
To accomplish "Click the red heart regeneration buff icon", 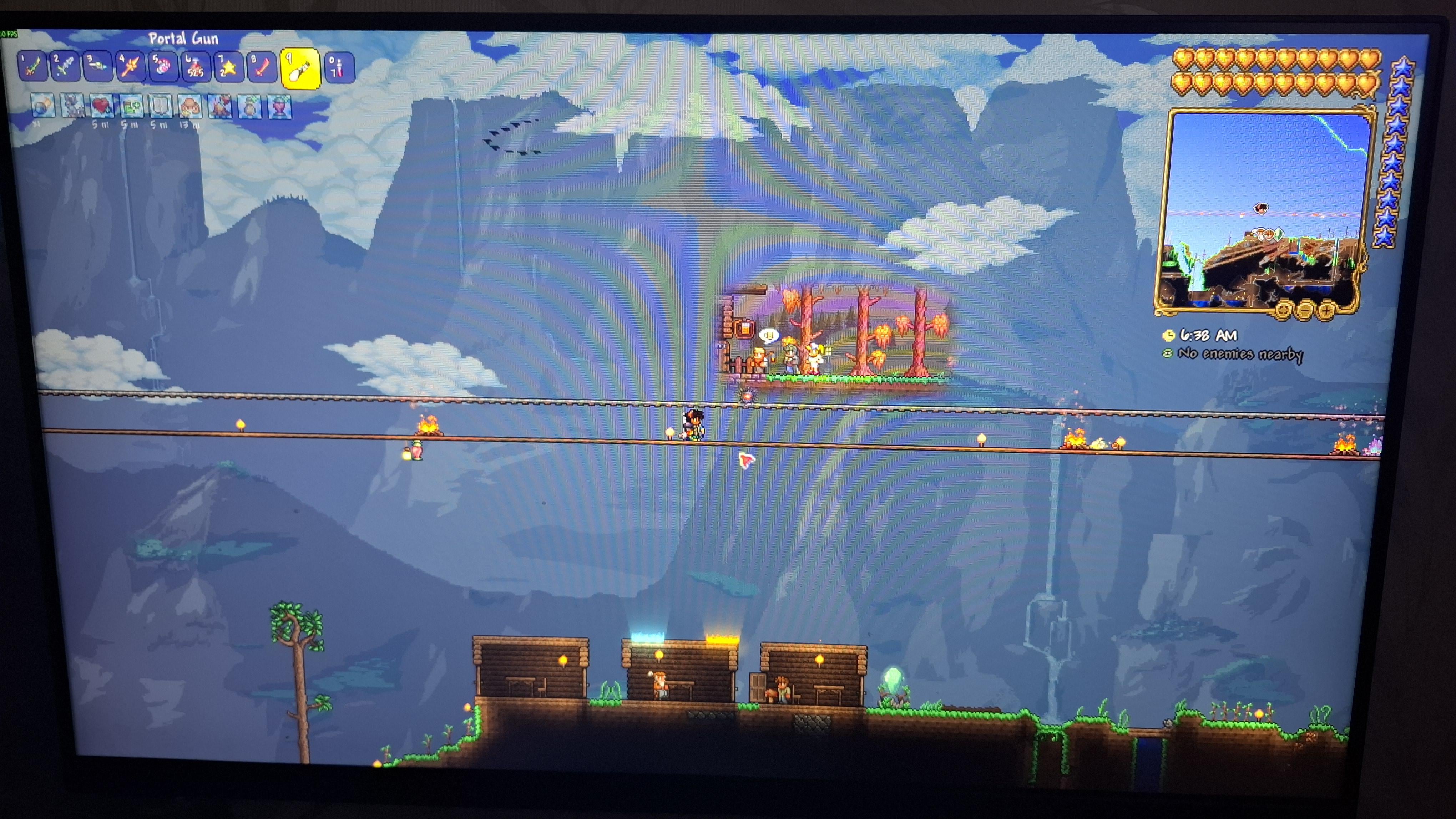I will (x=102, y=106).
